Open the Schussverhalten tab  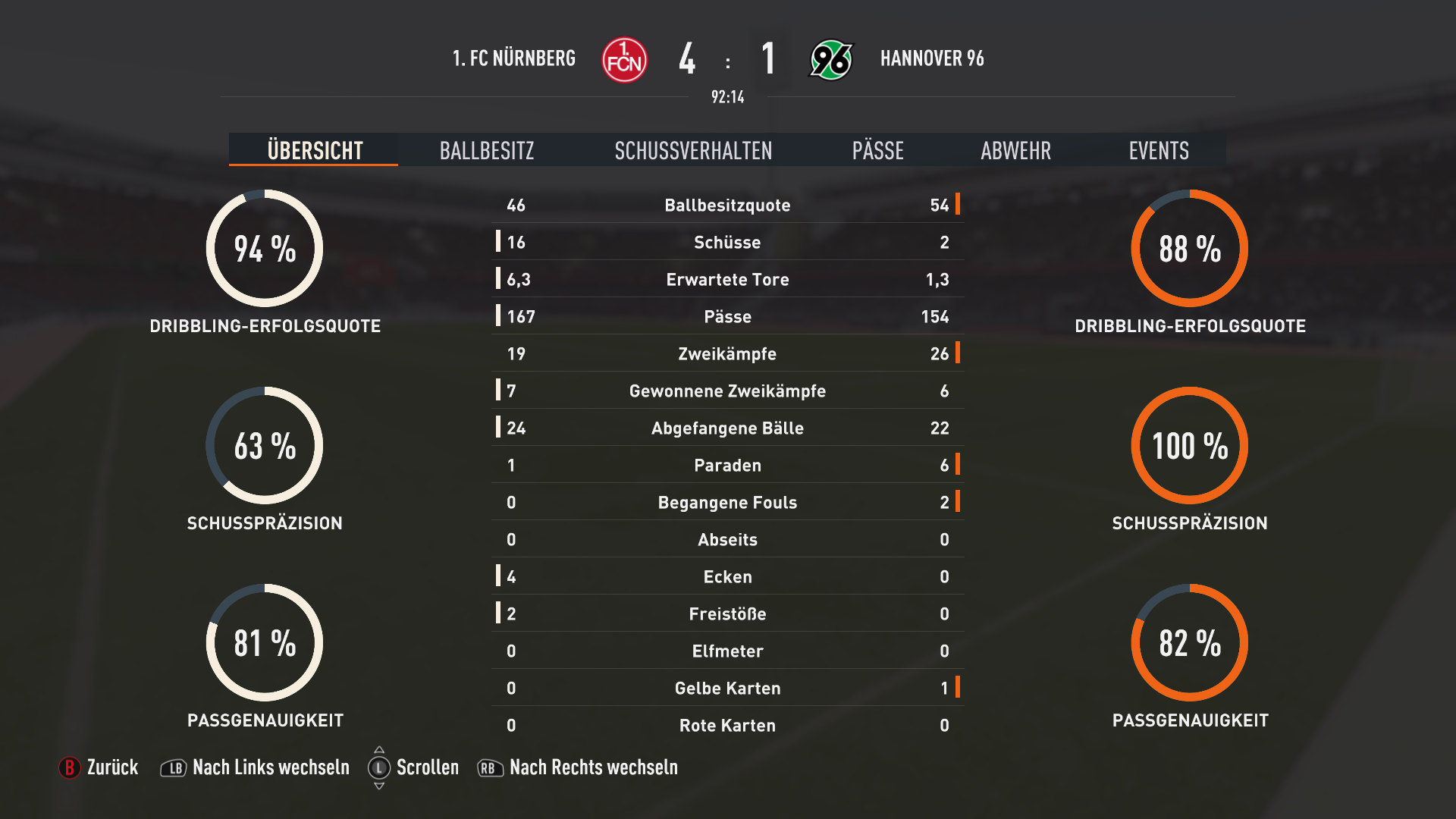point(693,150)
